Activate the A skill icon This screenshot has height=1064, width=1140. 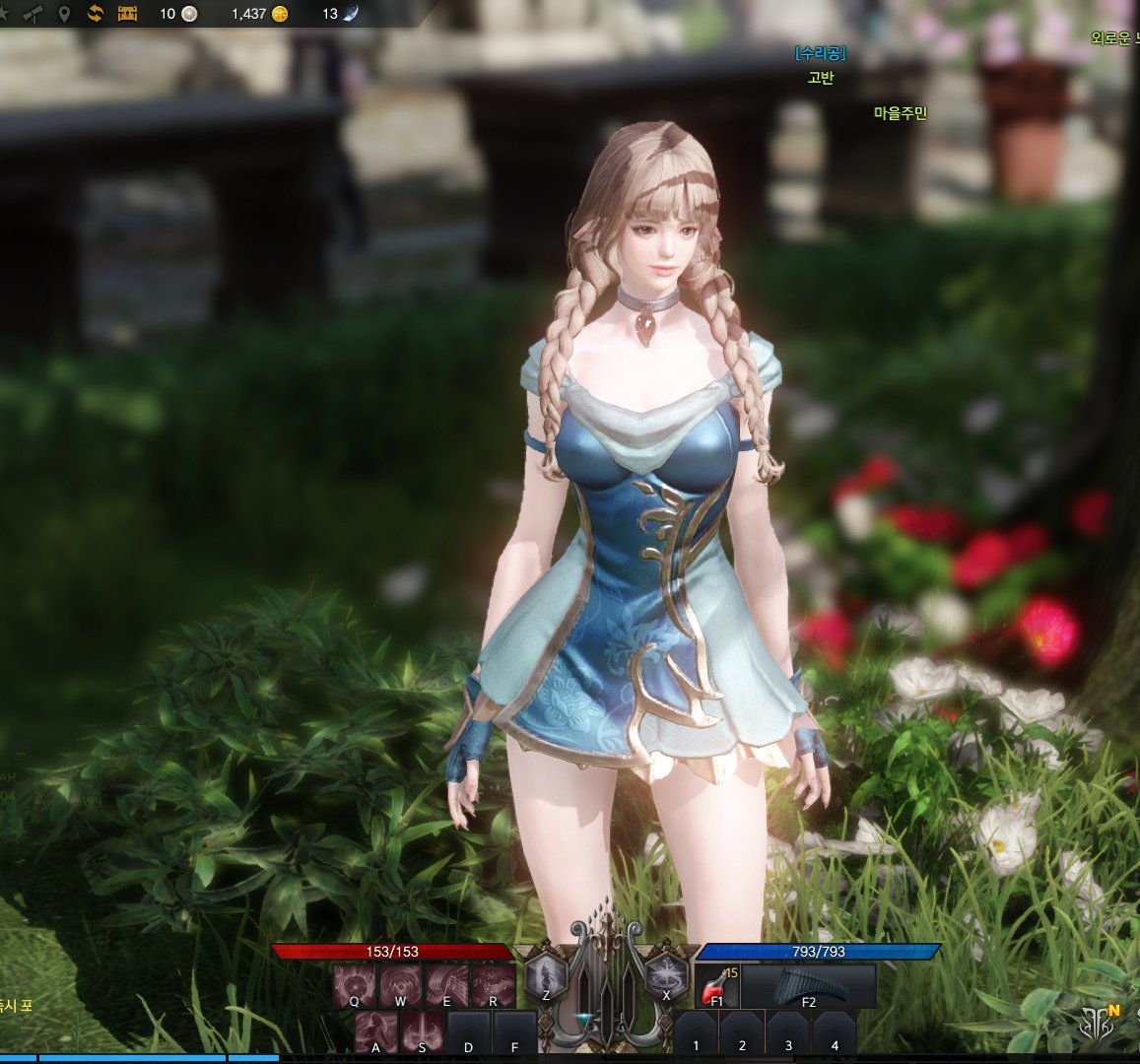tap(376, 1032)
